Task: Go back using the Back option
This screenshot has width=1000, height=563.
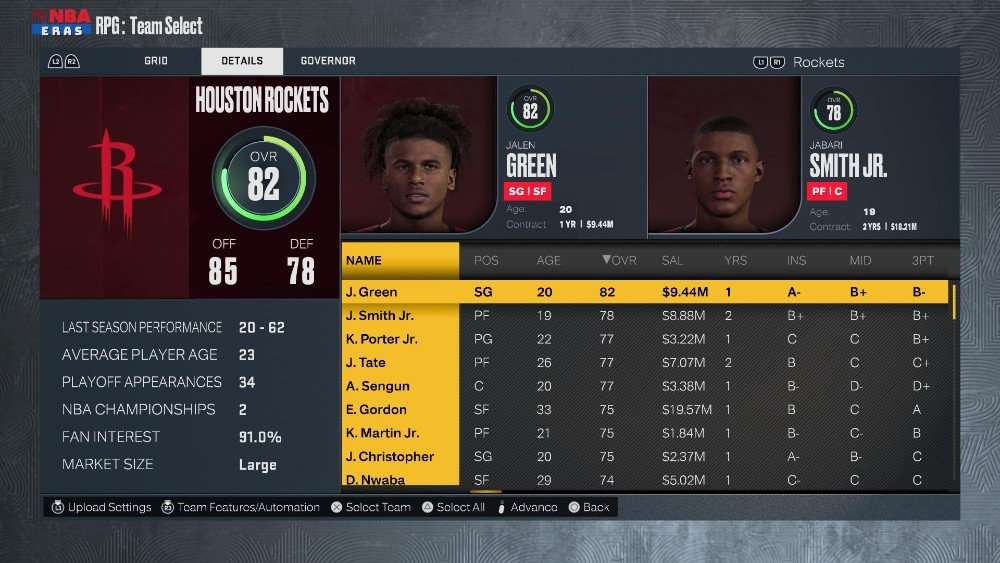Action: tap(589, 508)
